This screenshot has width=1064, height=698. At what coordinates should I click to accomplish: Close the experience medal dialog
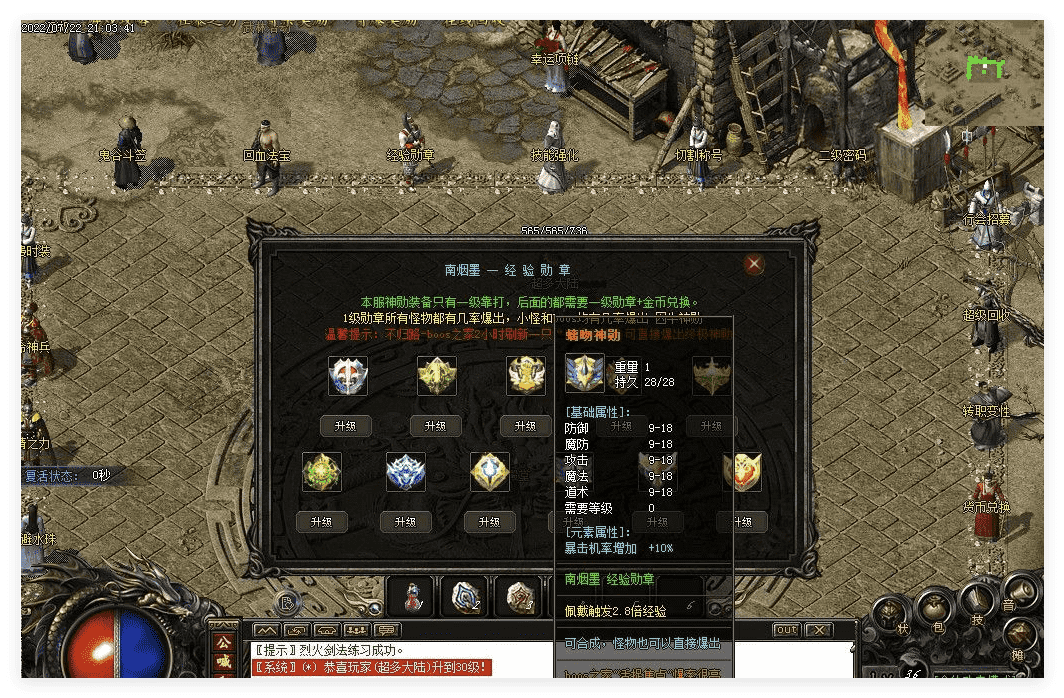[754, 264]
